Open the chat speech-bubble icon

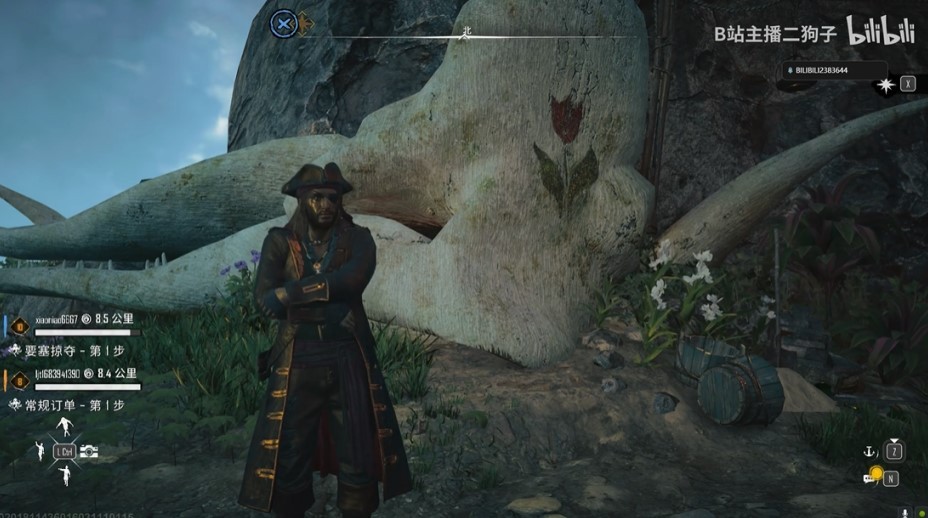pos(869,478)
